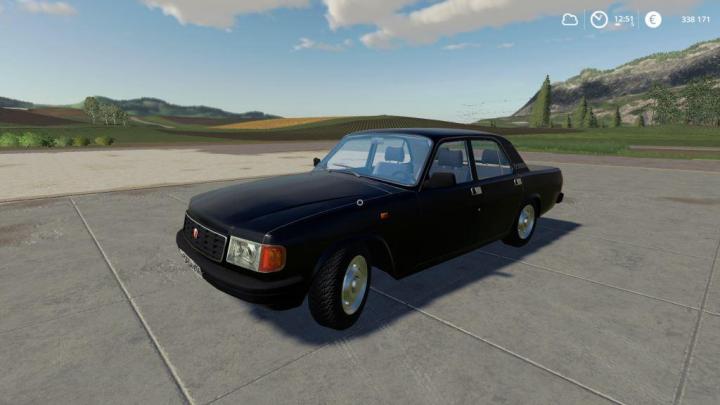This screenshot has width=720, height=405.
Task: Select the clock icon in the HUD
Action: click(x=599, y=19)
